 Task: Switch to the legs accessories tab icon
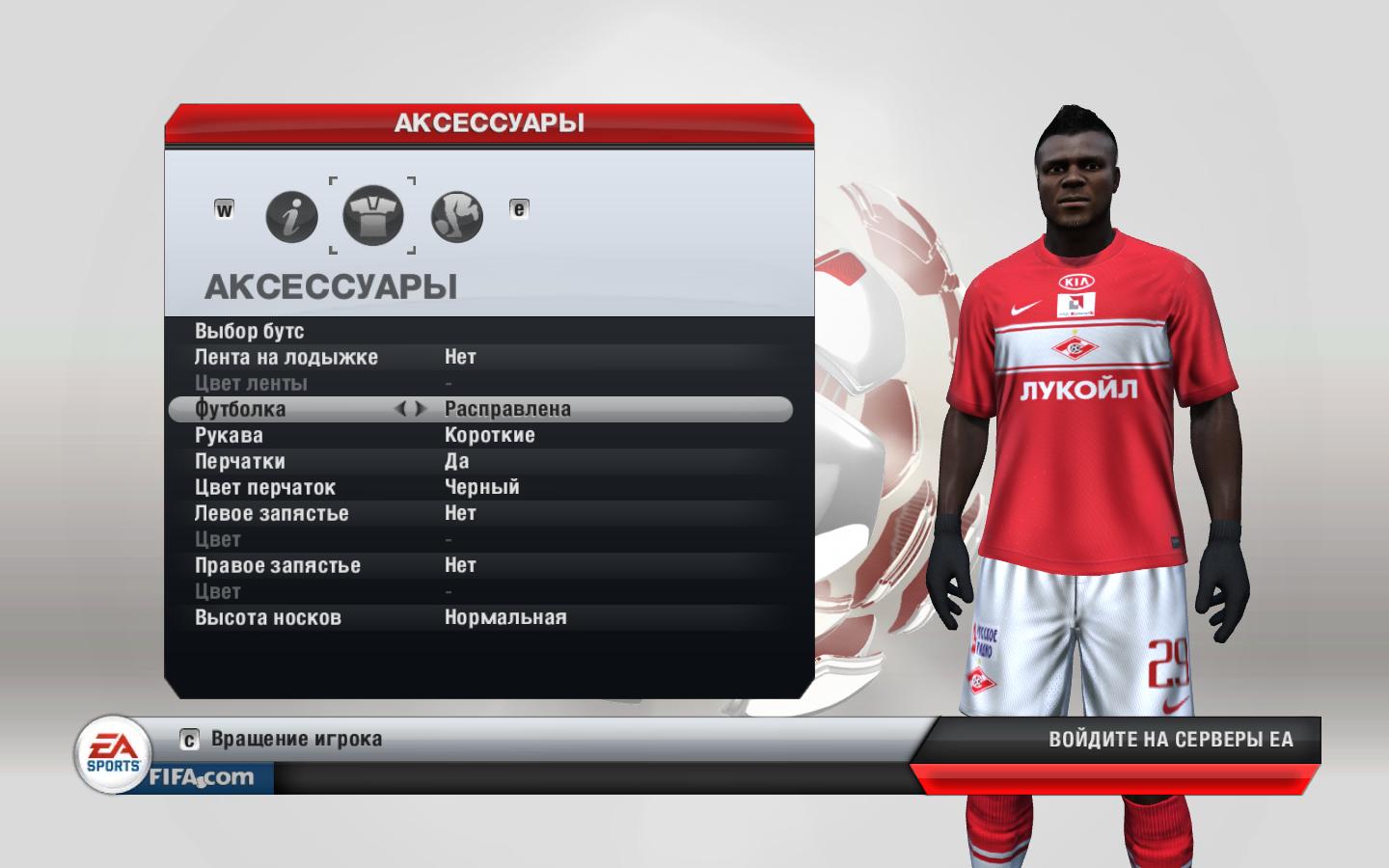pyautogui.click(x=456, y=216)
